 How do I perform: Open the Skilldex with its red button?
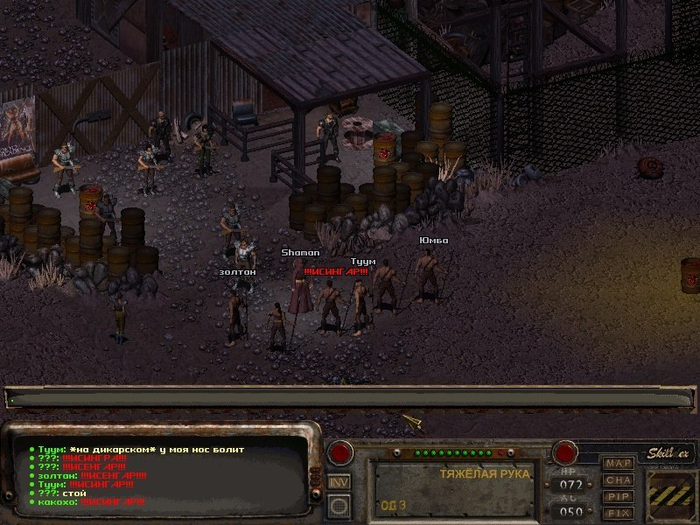565,452
